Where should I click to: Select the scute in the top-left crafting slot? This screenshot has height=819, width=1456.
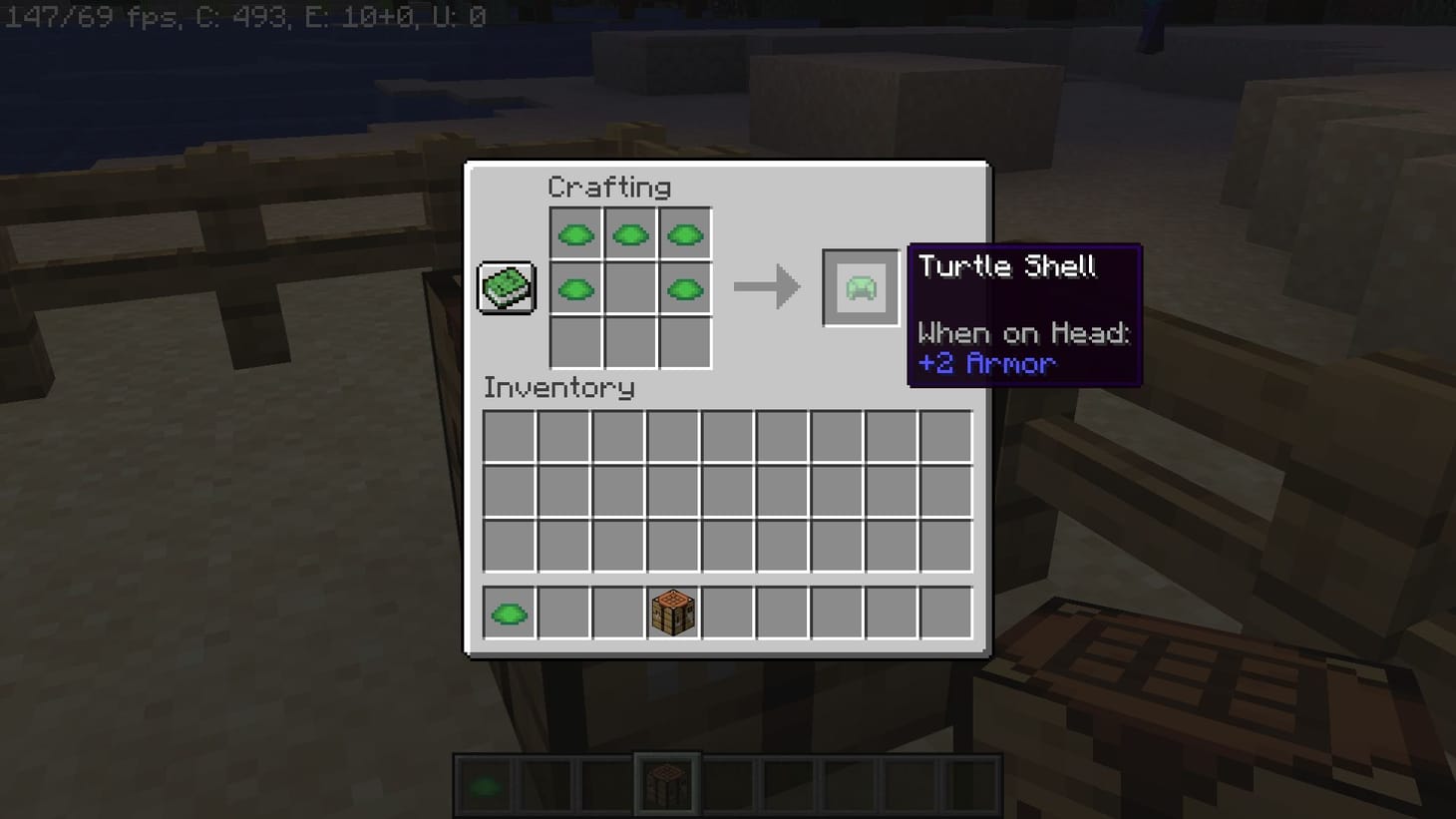pyautogui.click(x=575, y=232)
